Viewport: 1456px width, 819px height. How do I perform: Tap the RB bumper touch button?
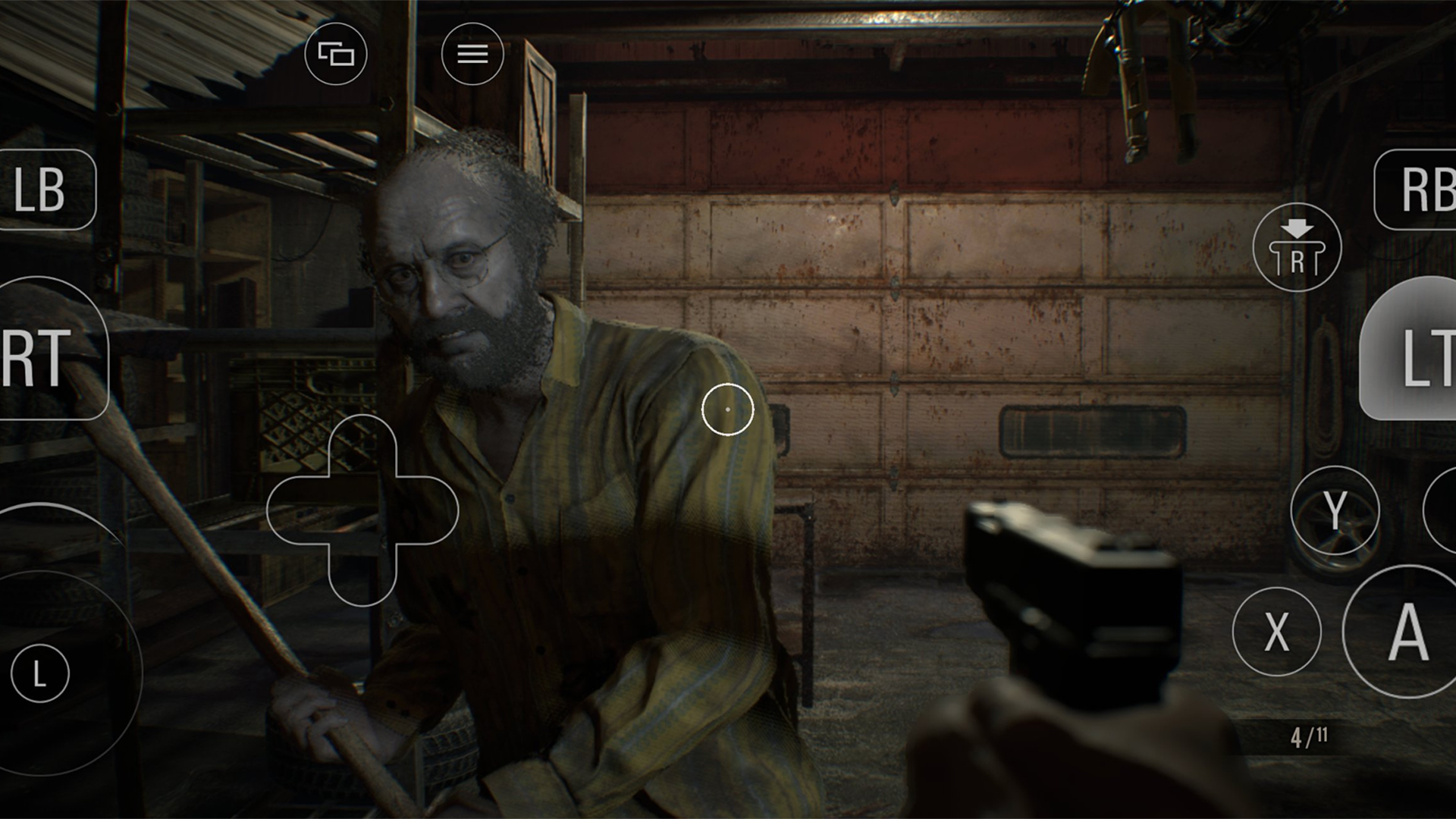point(1418,190)
